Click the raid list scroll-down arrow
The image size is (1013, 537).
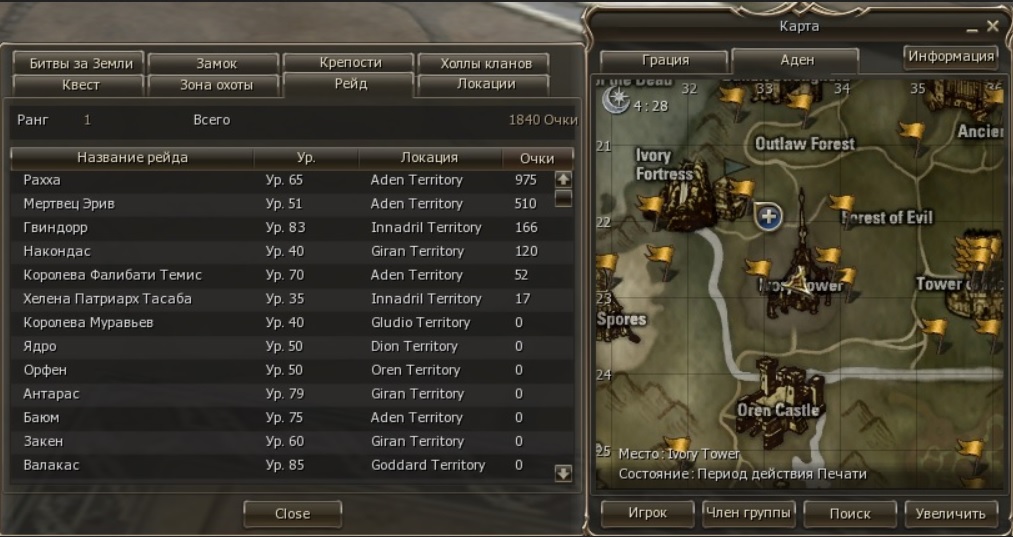point(563,473)
